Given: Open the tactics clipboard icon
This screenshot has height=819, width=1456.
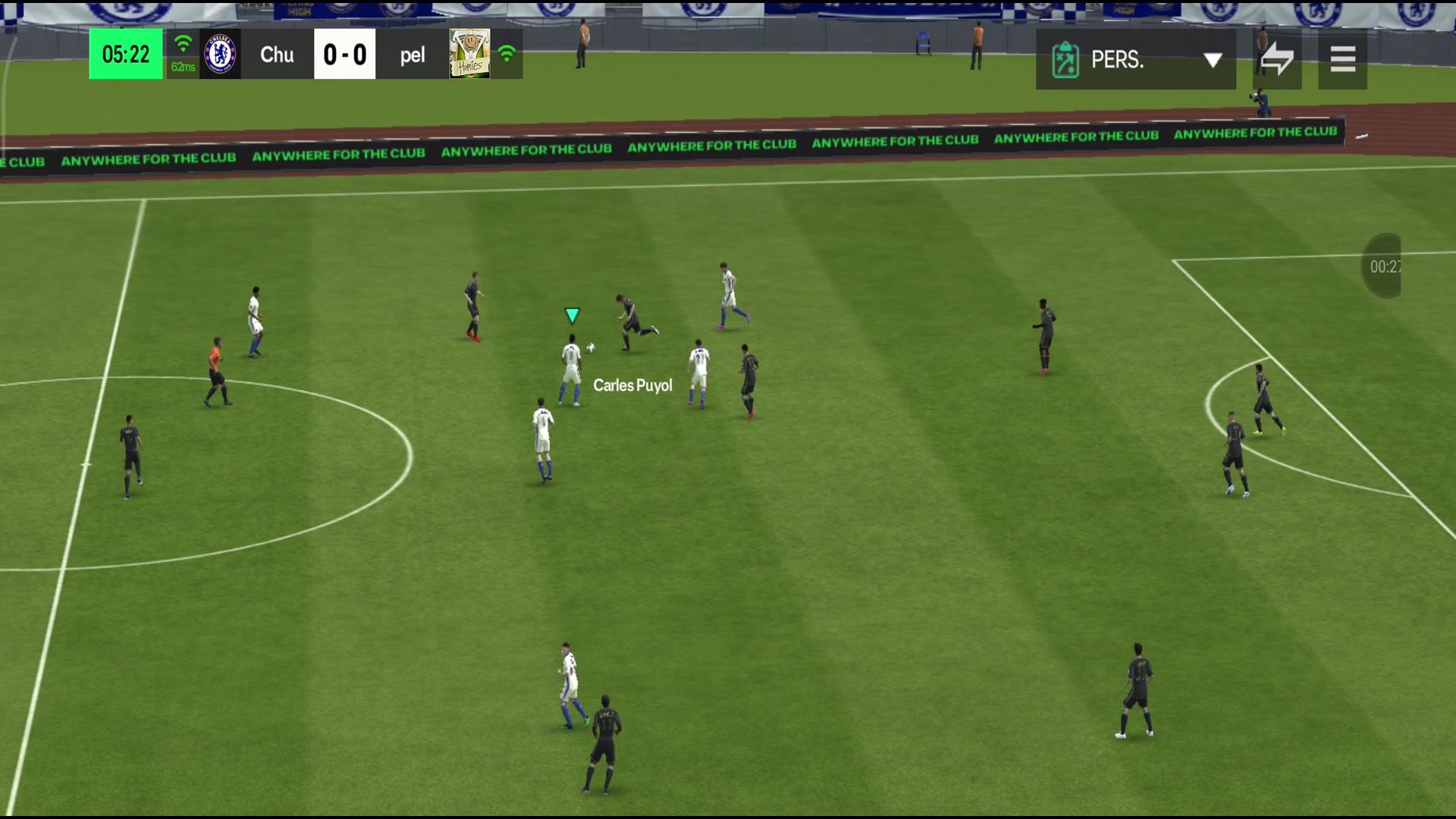Looking at the screenshot, I should tap(1065, 59).
